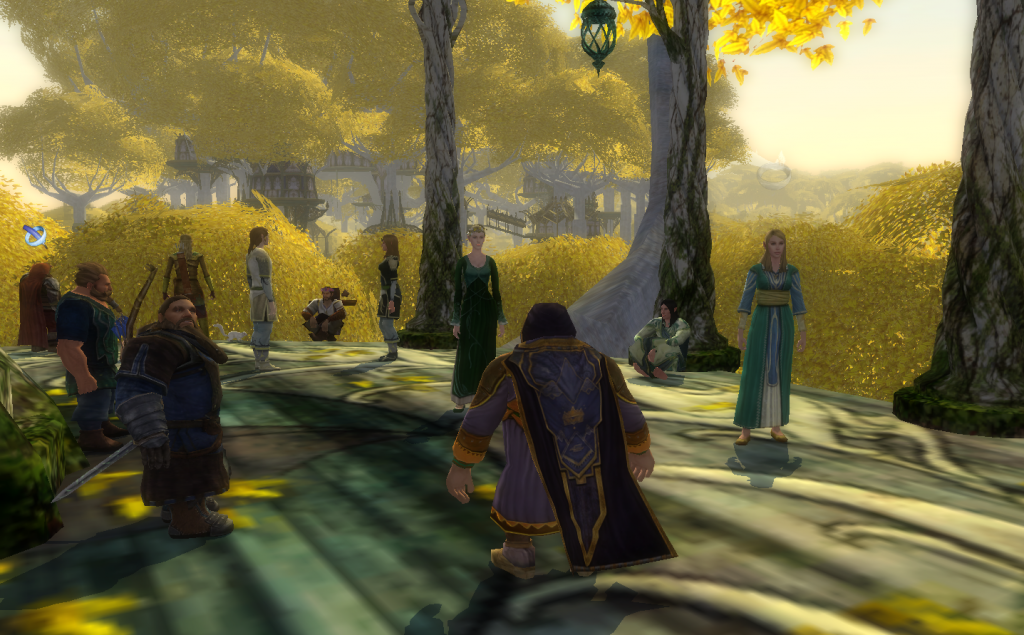The height and width of the screenshot is (635, 1024).
Task: Click the blue quest ring marker
Action: click(35, 237)
